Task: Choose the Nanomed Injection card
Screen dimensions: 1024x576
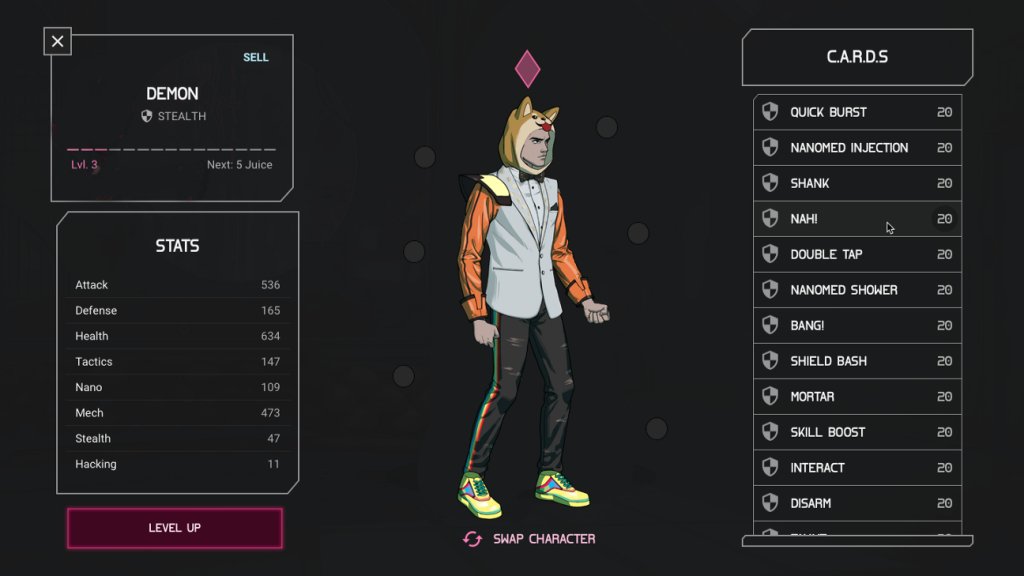Action: [857, 148]
